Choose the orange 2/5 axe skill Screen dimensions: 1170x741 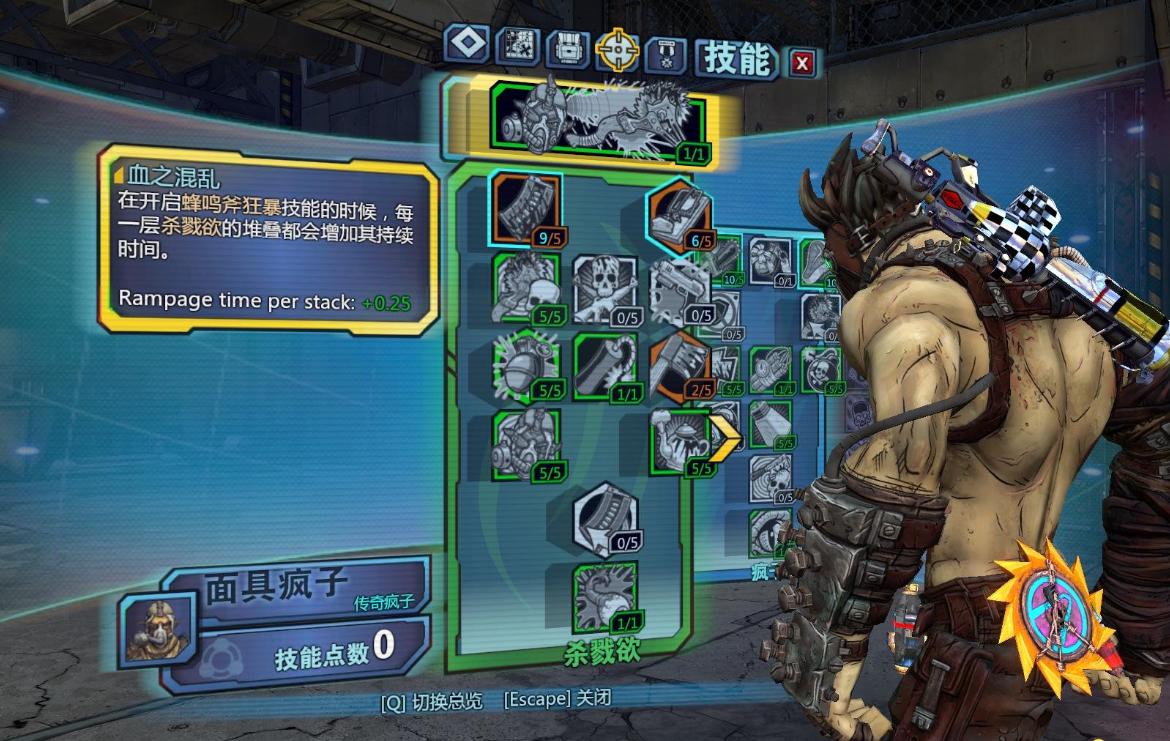[x=680, y=363]
